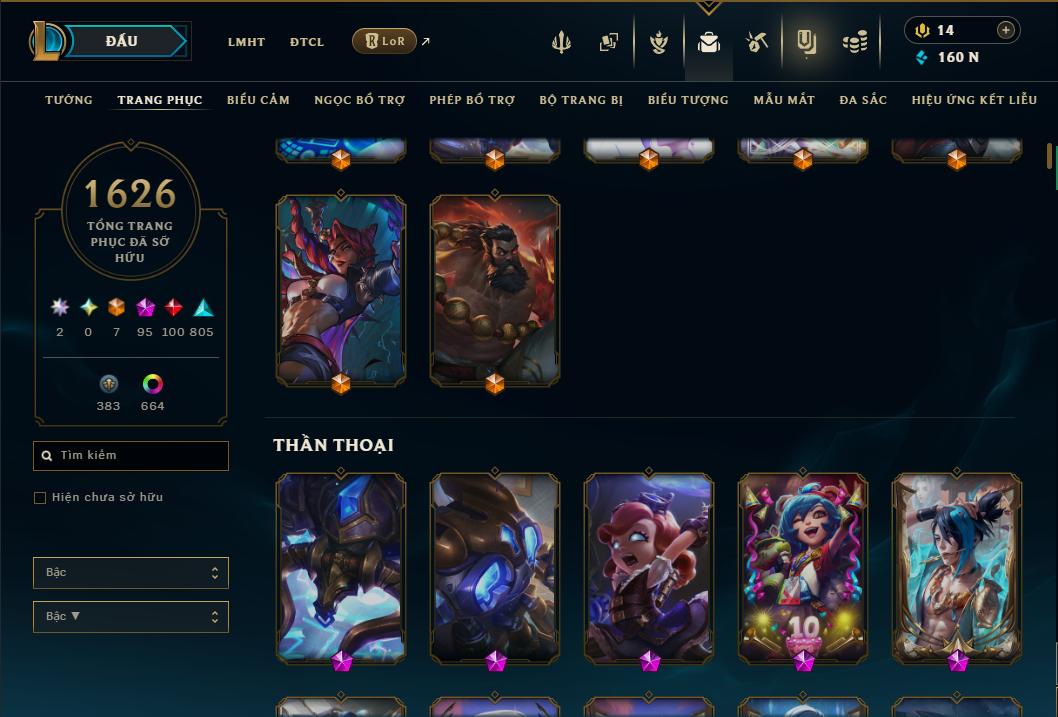Switch to ĐTCL game mode
Screen dimensions: 1058x717
tap(307, 42)
